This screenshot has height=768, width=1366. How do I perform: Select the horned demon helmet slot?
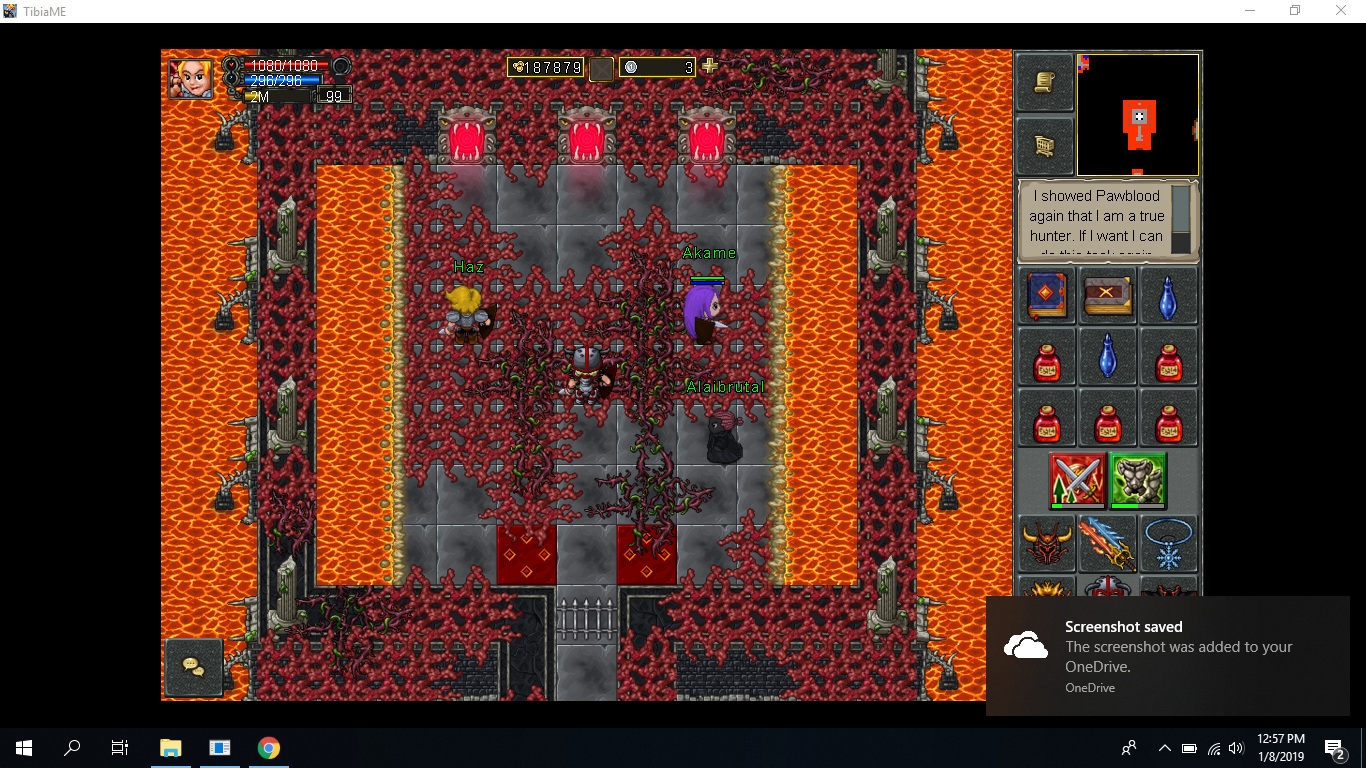1047,543
